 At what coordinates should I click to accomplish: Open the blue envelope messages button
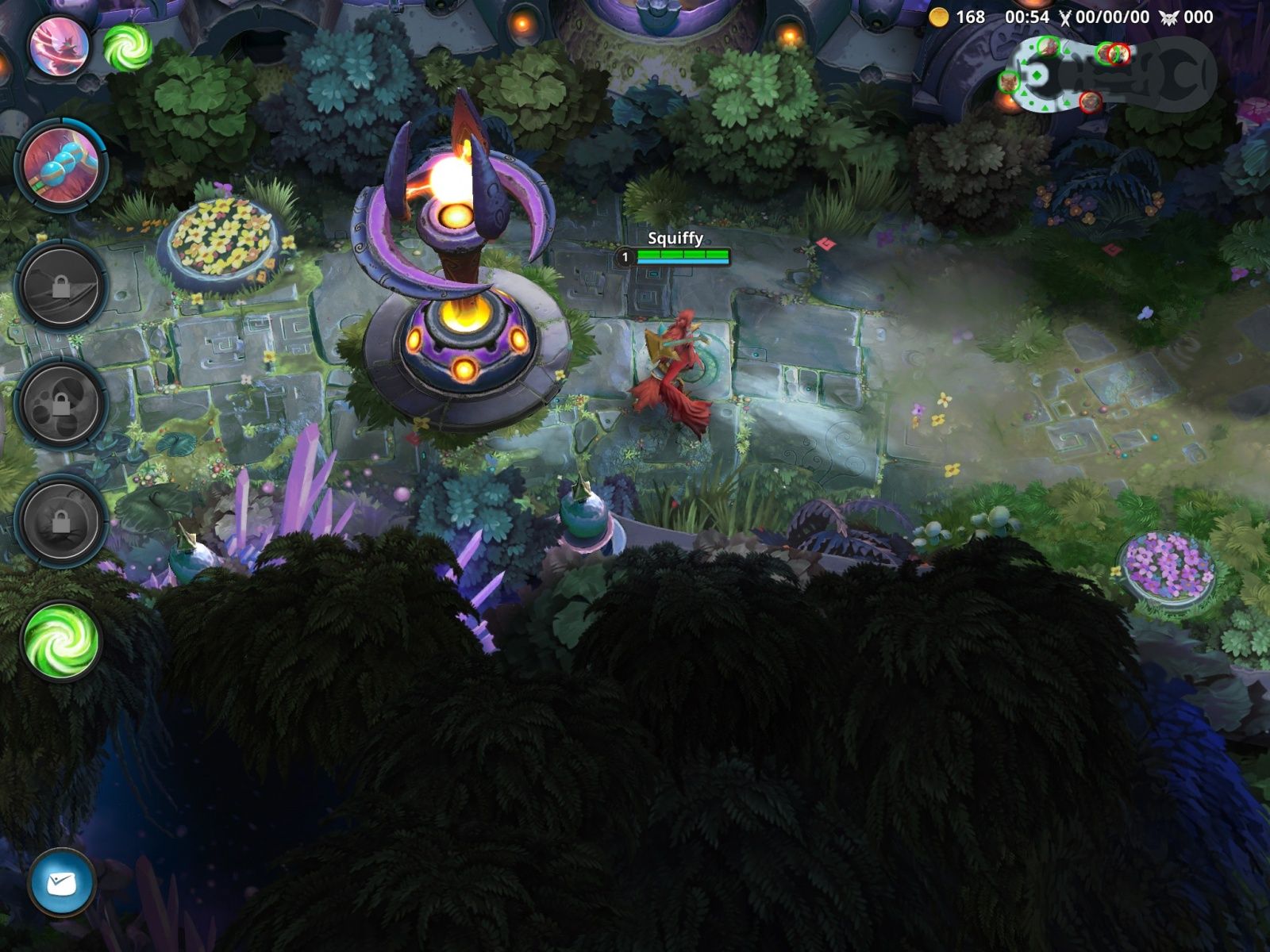pos(61,882)
